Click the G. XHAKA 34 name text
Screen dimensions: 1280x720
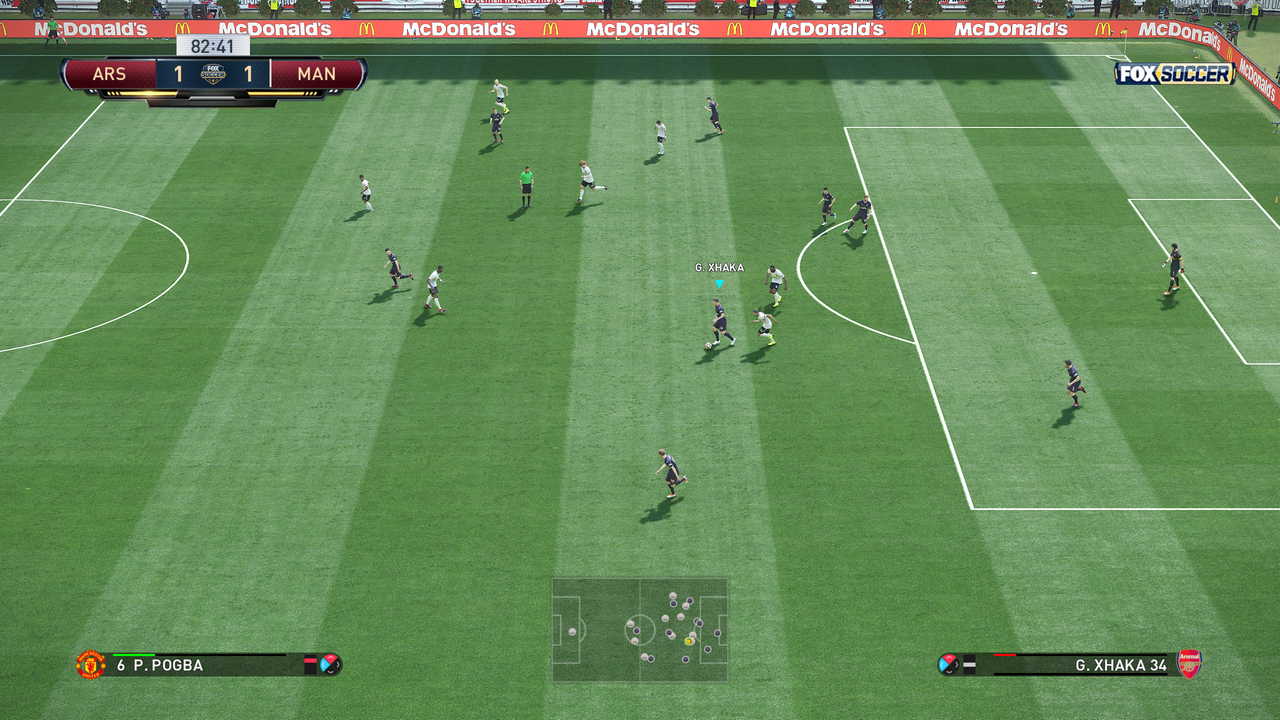click(1120, 665)
